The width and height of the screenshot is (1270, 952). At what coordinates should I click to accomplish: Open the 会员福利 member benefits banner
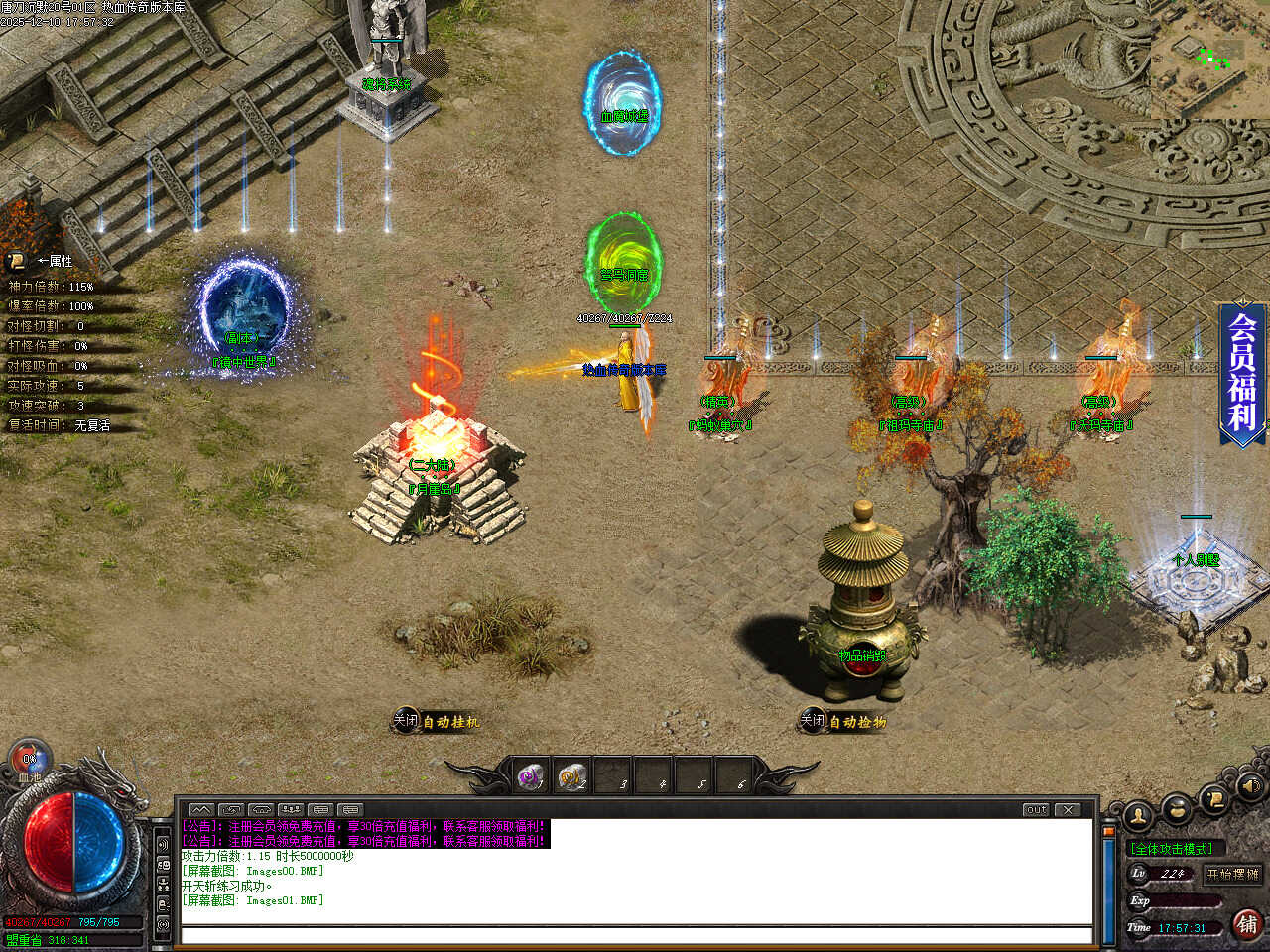[x=1242, y=372]
